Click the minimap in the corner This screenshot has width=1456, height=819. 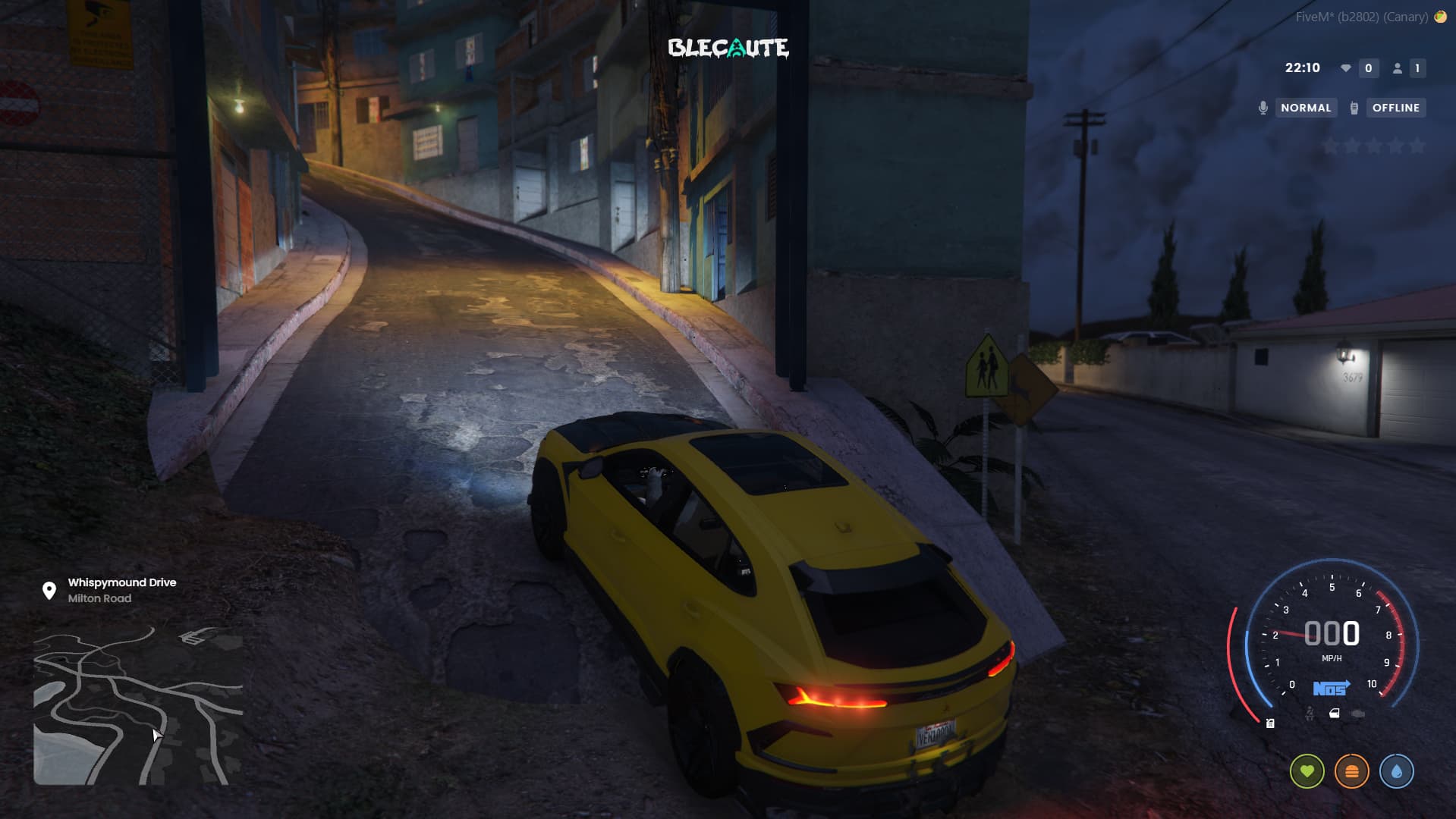138,705
